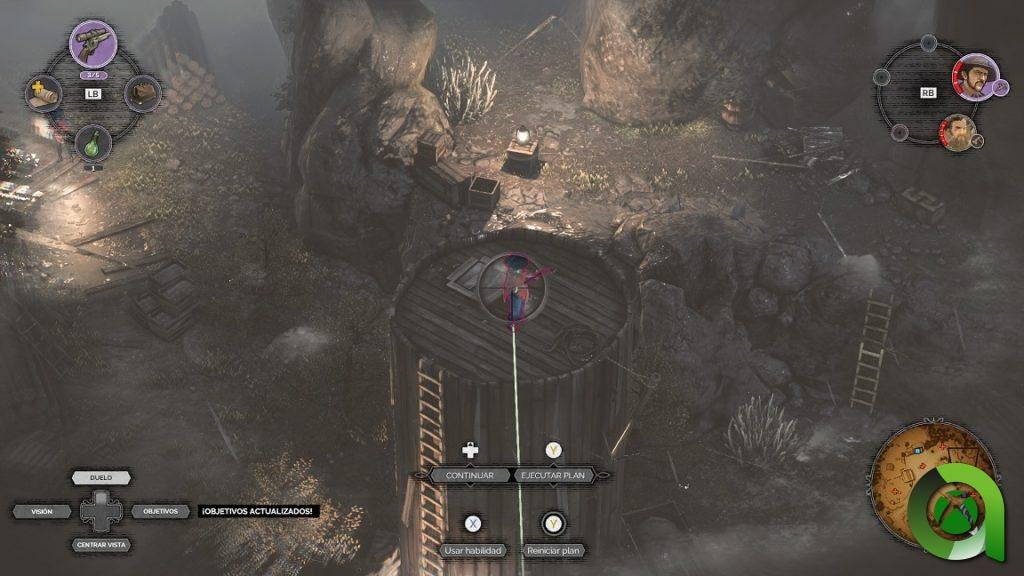
Task: Open the Objetivos panel
Action: coord(160,511)
